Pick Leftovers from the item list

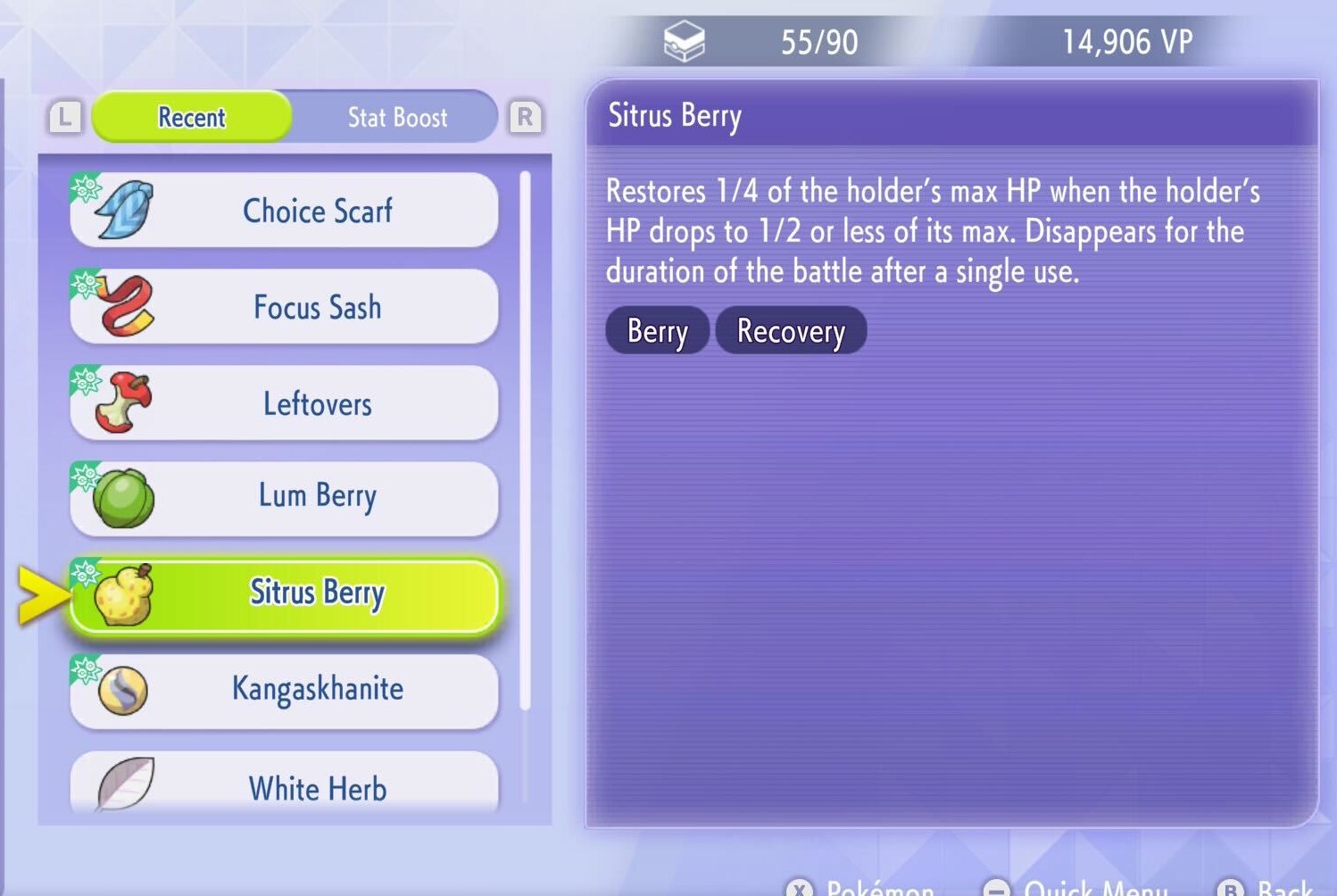point(284,403)
